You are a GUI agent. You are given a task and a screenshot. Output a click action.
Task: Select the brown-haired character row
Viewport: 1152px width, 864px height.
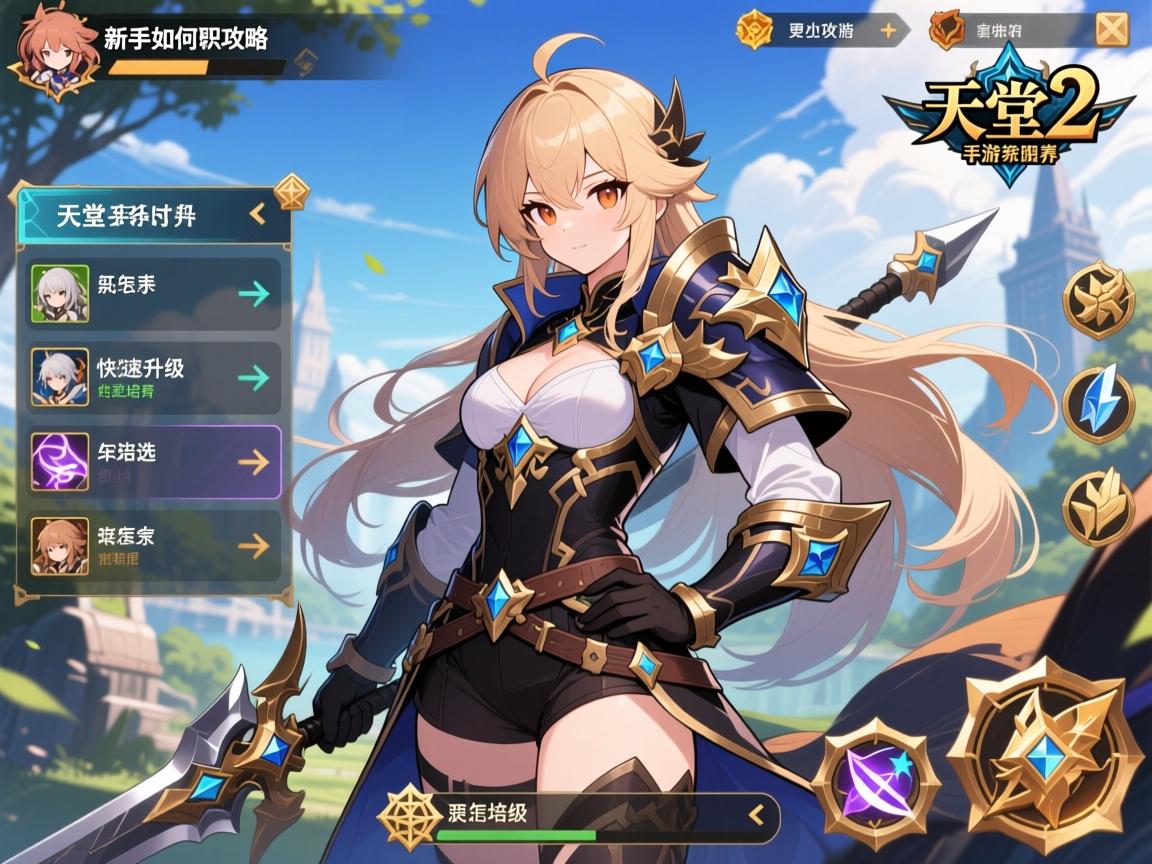(155, 545)
